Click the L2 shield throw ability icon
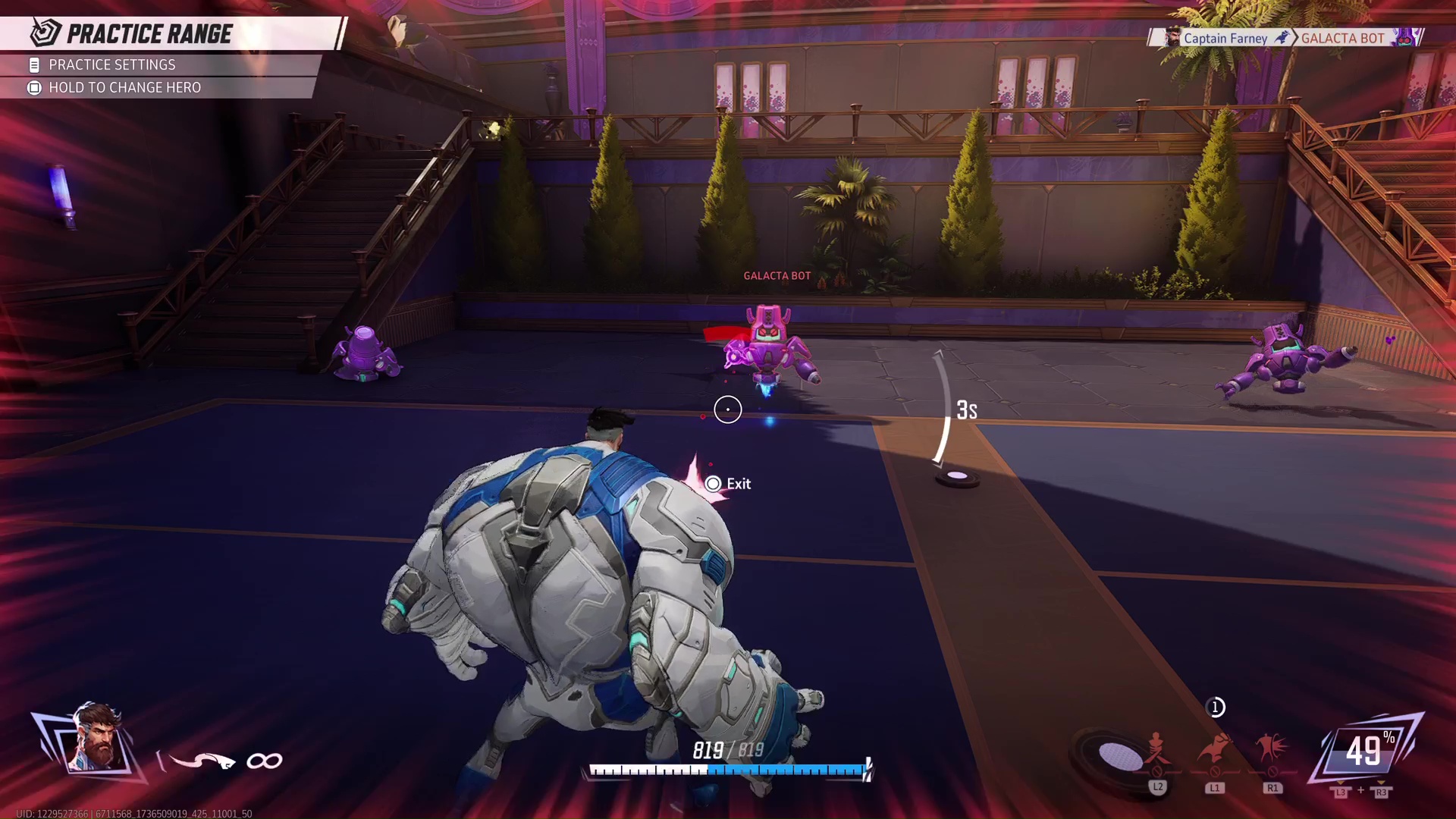Image resolution: width=1456 pixels, height=819 pixels. pyautogui.click(x=1156, y=751)
